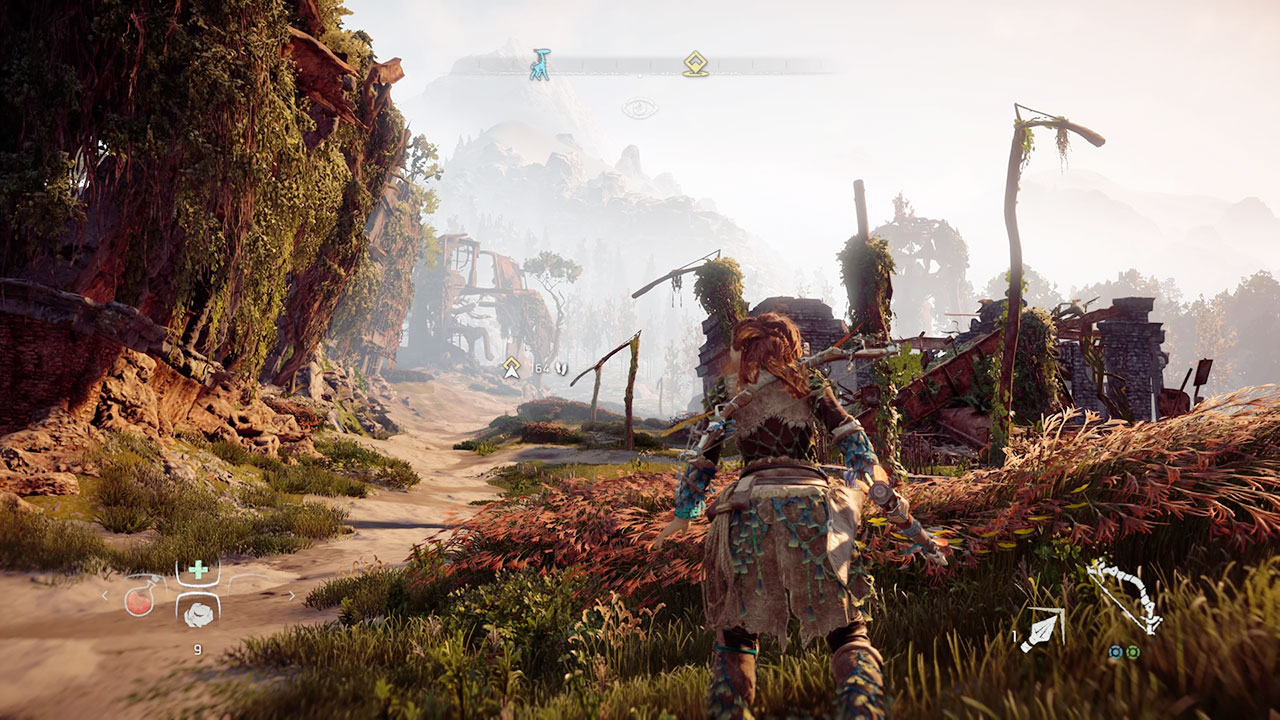Select the equipped bow weapon icon
Image resolution: width=1280 pixels, height=720 pixels.
[1125, 596]
